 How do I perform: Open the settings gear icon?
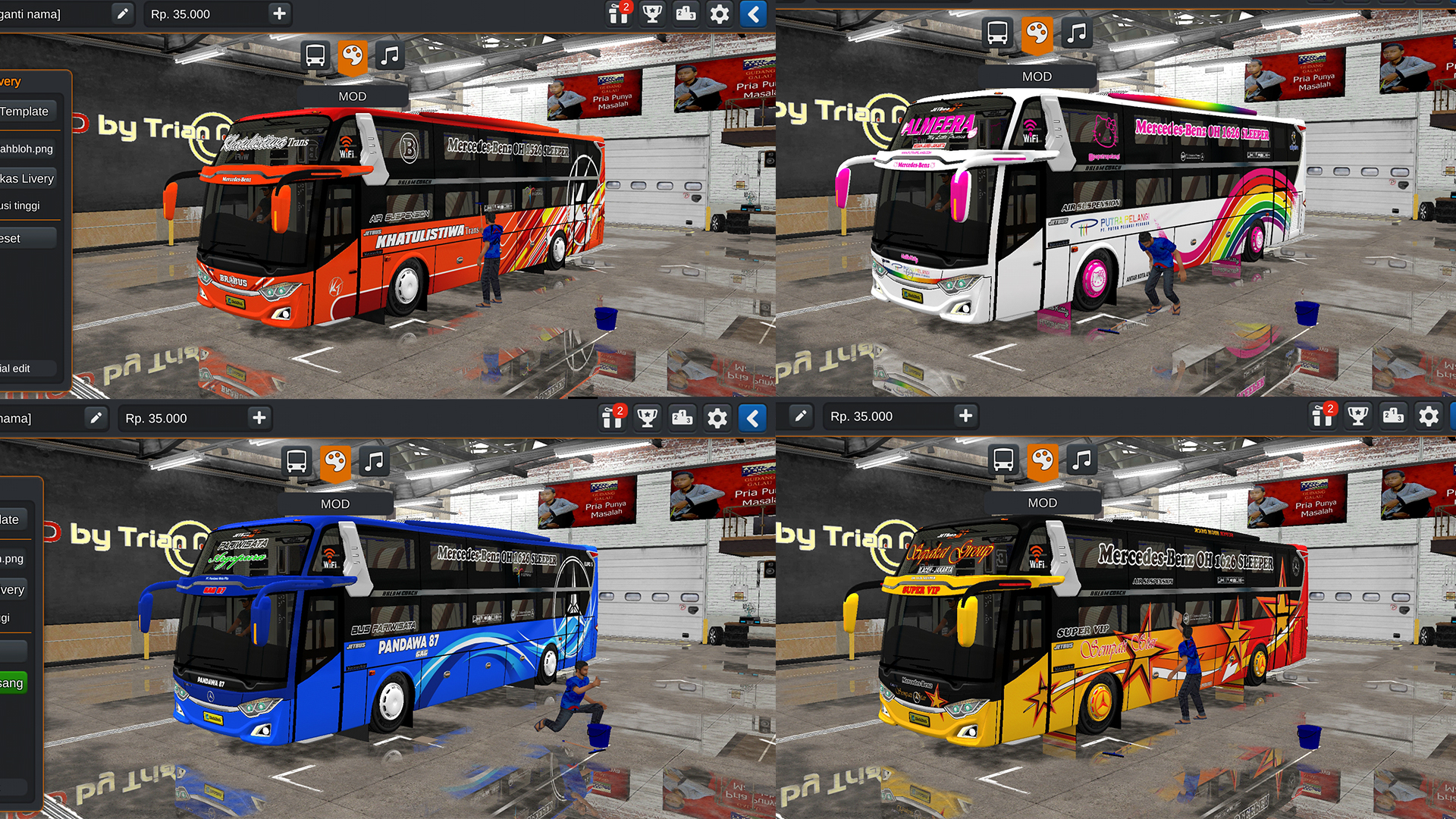click(719, 14)
